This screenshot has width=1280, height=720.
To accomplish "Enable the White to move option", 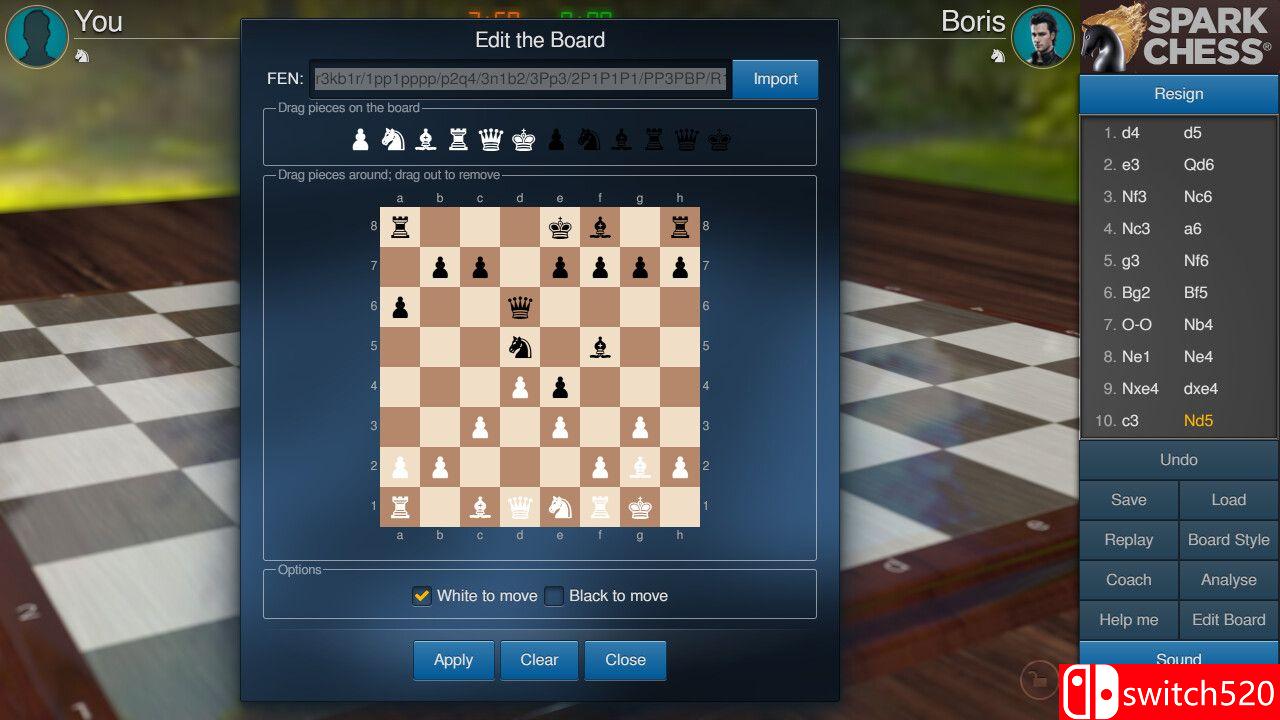I will pyautogui.click(x=421, y=595).
